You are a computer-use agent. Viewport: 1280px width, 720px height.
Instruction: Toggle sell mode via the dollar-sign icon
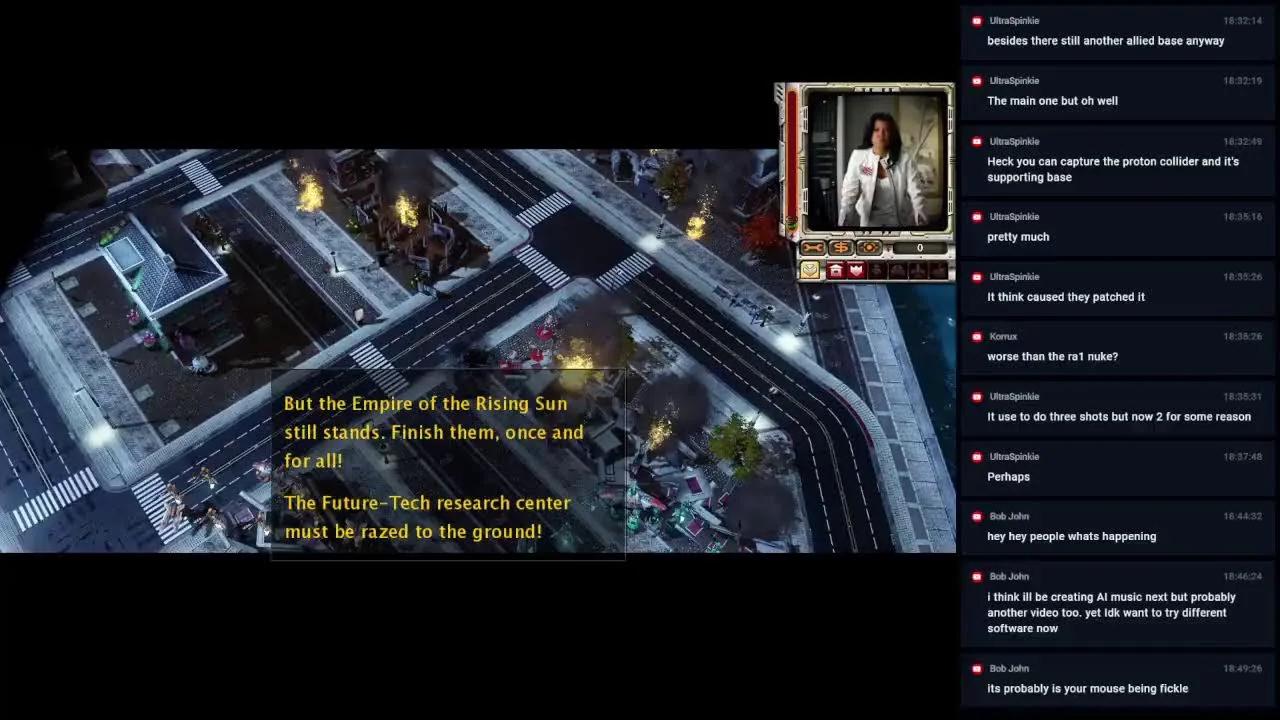pos(842,247)
